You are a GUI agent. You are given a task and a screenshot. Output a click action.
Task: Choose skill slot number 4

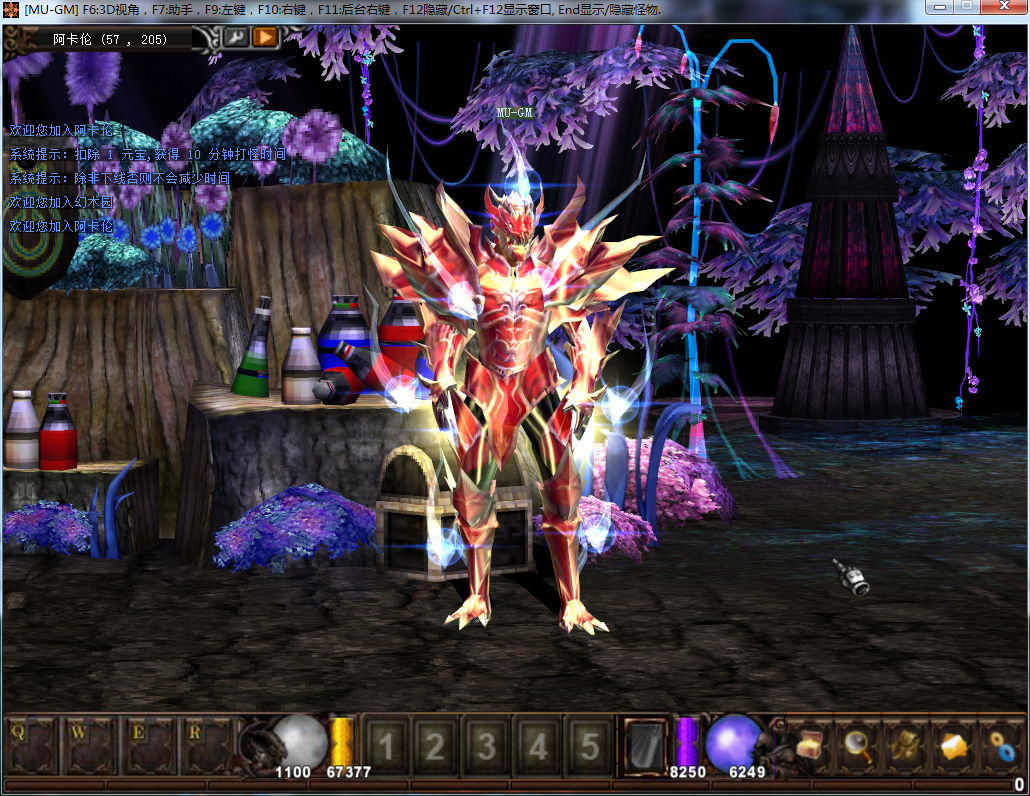click(539, 746)
